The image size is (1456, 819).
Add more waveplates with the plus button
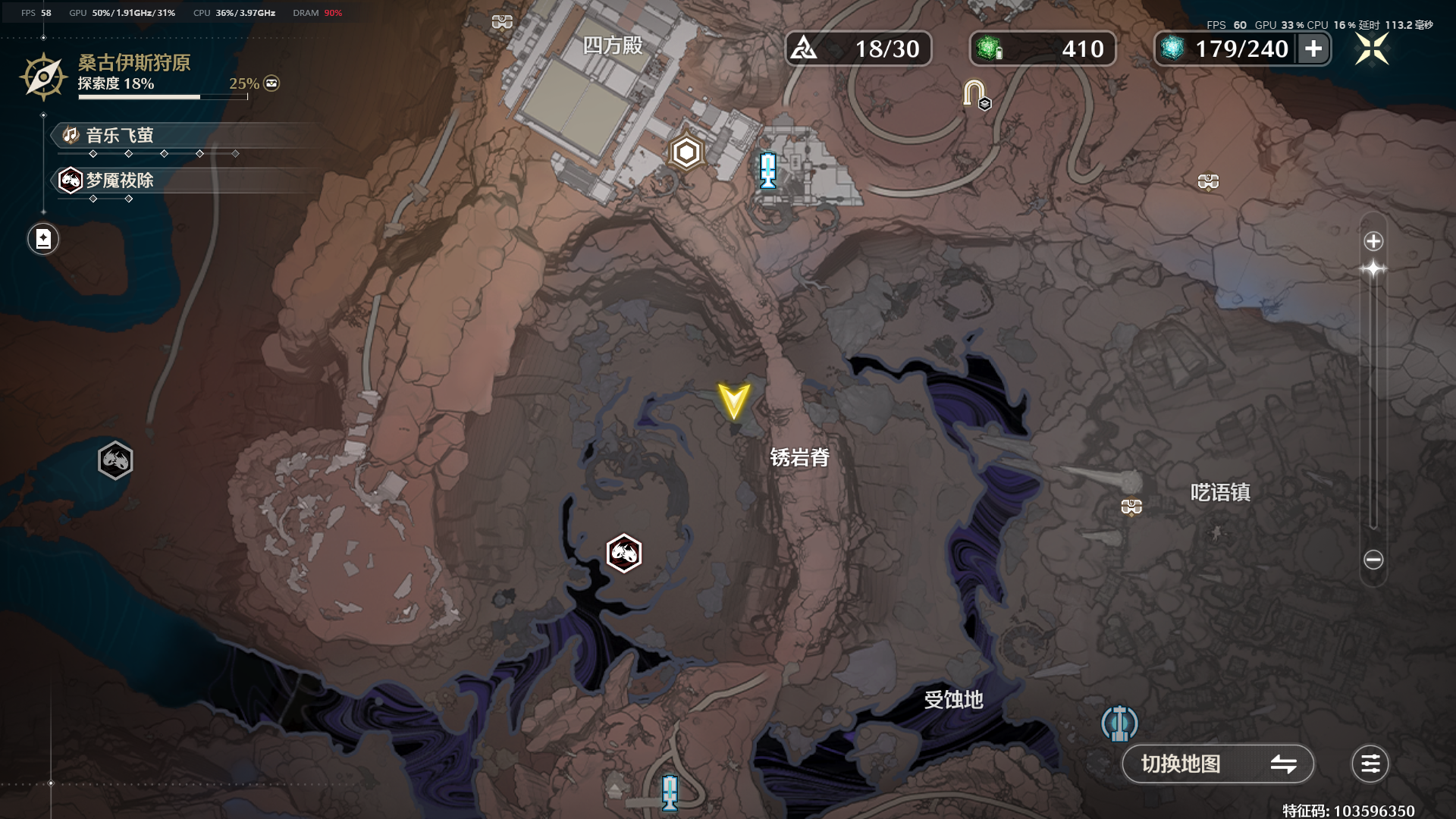click(x=1313, y=49)
